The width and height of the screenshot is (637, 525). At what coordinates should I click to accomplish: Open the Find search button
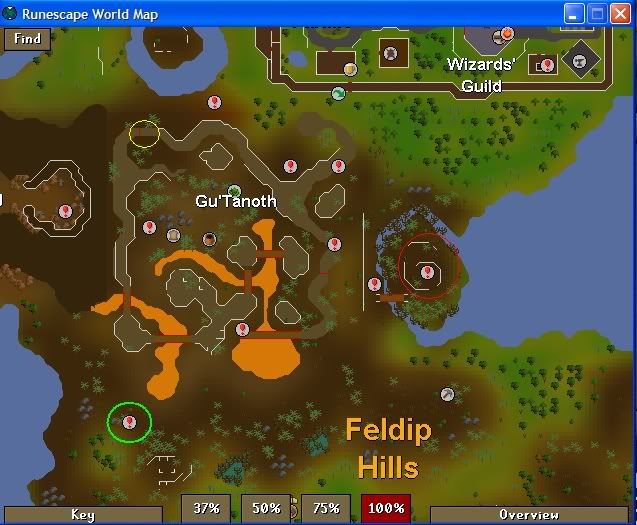point(28,39)
